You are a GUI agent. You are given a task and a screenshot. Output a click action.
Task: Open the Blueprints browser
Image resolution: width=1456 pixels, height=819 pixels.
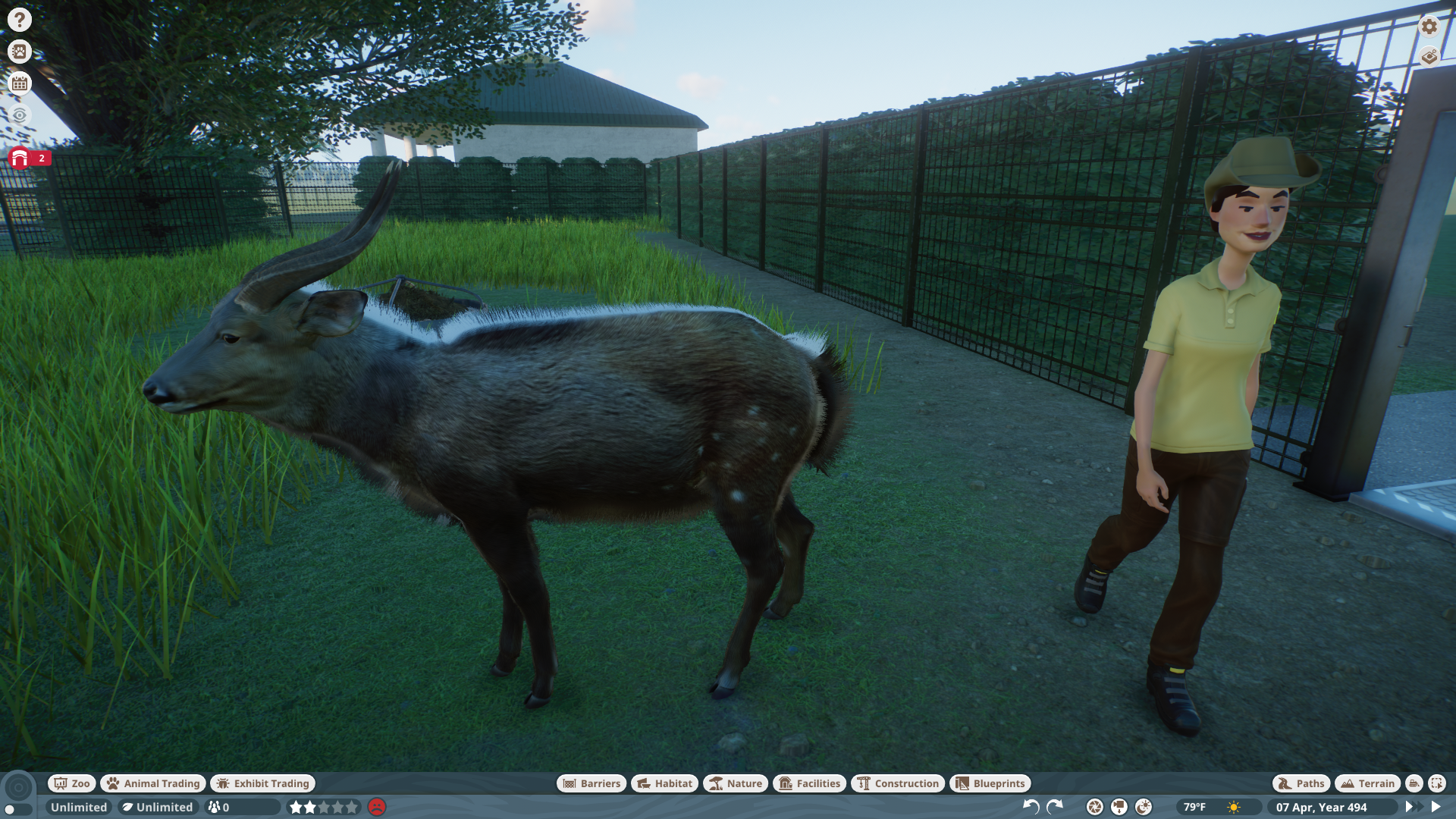[x=990, y=783]
